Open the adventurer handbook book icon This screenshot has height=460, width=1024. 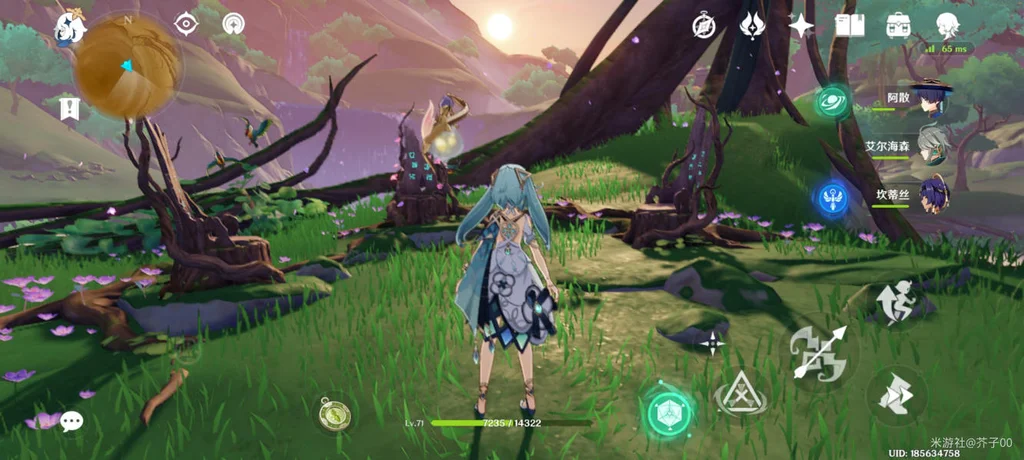(849, 26)
